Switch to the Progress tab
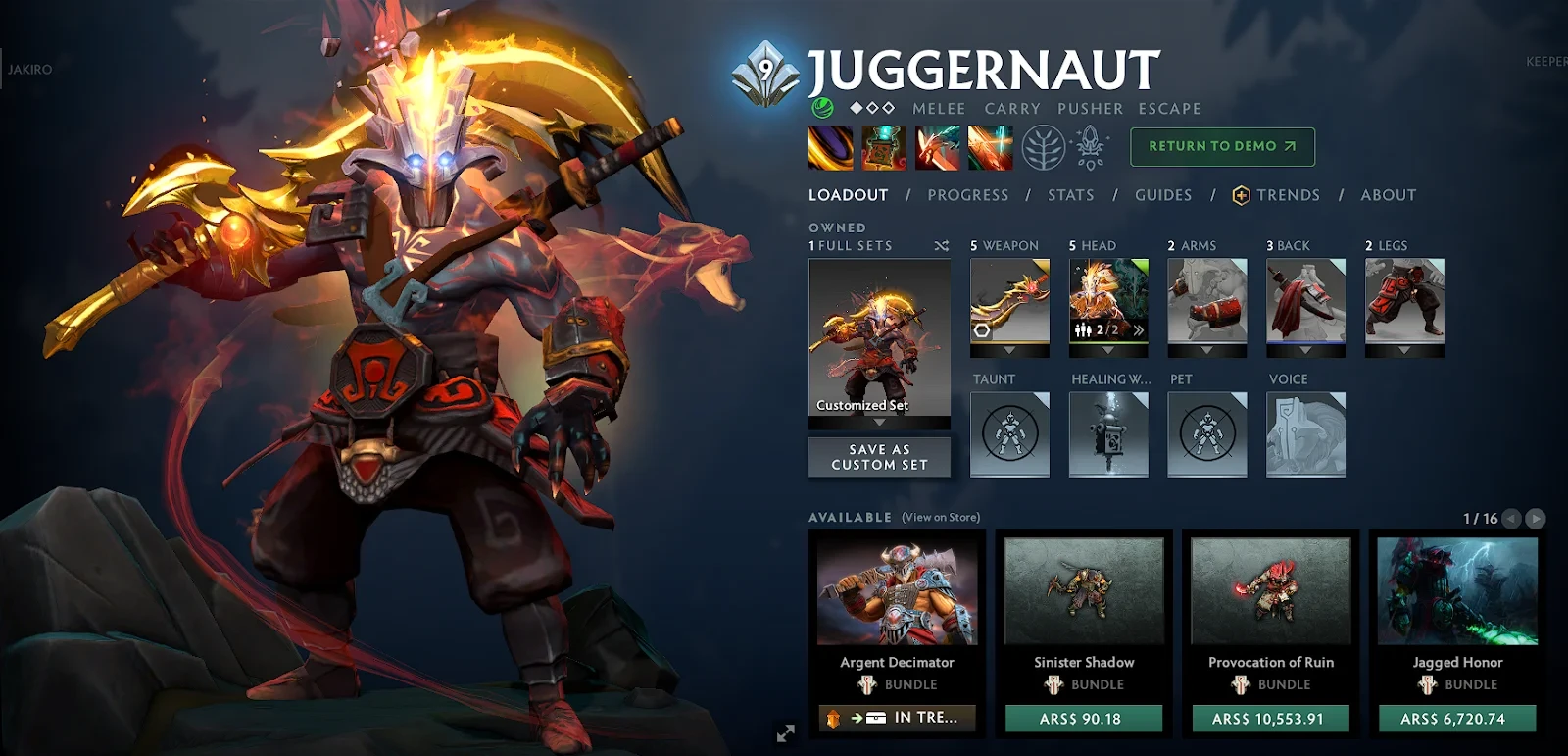The height and width of the screenshot is (756, 1568). [967, 195]
